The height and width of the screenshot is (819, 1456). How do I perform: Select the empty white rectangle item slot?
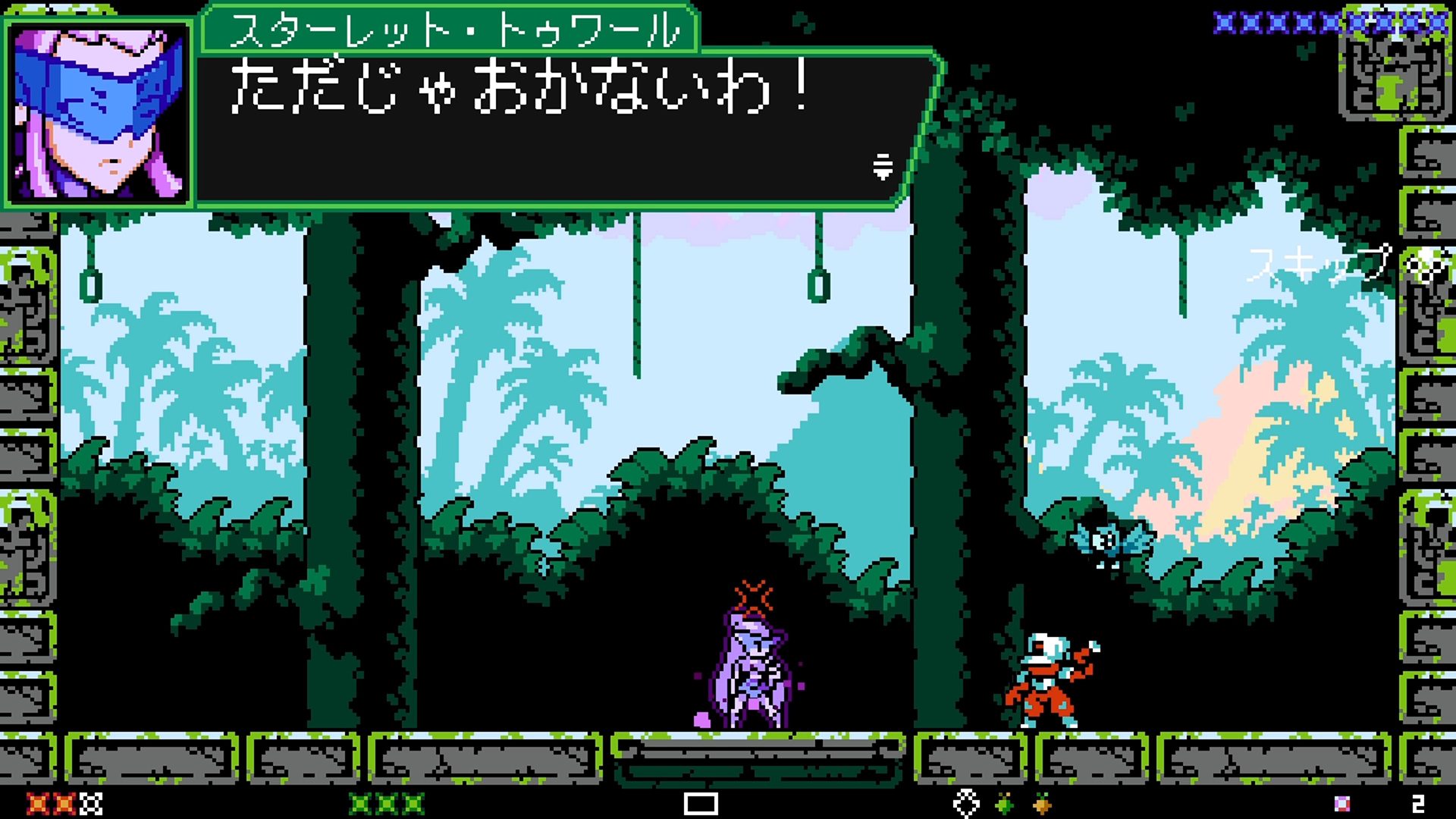[700, 803]
